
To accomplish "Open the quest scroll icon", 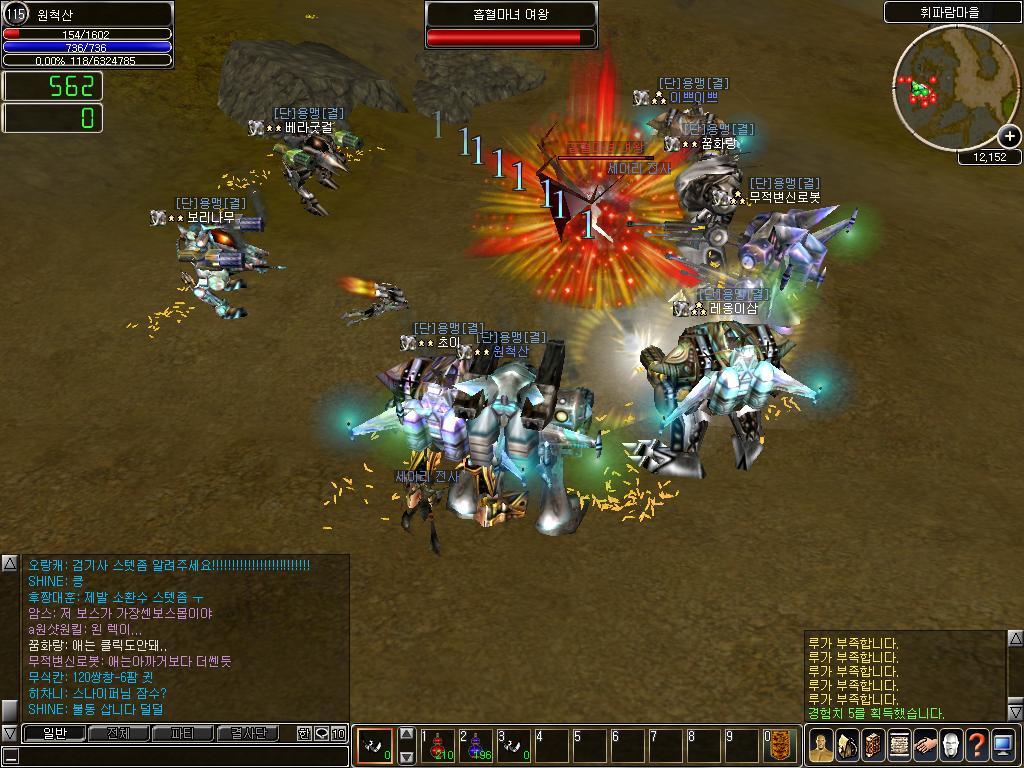I will coord(899,745).
